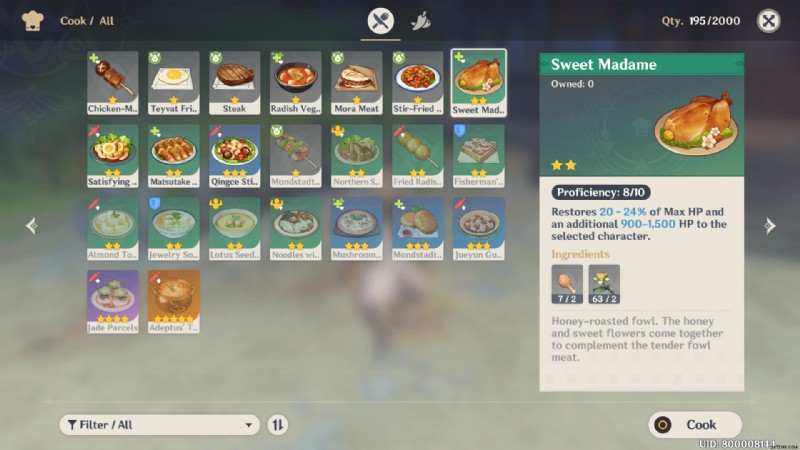Go to the next page arrow
Screen dimensions: 800x450
pyautogui.click(x=769, y=226)
